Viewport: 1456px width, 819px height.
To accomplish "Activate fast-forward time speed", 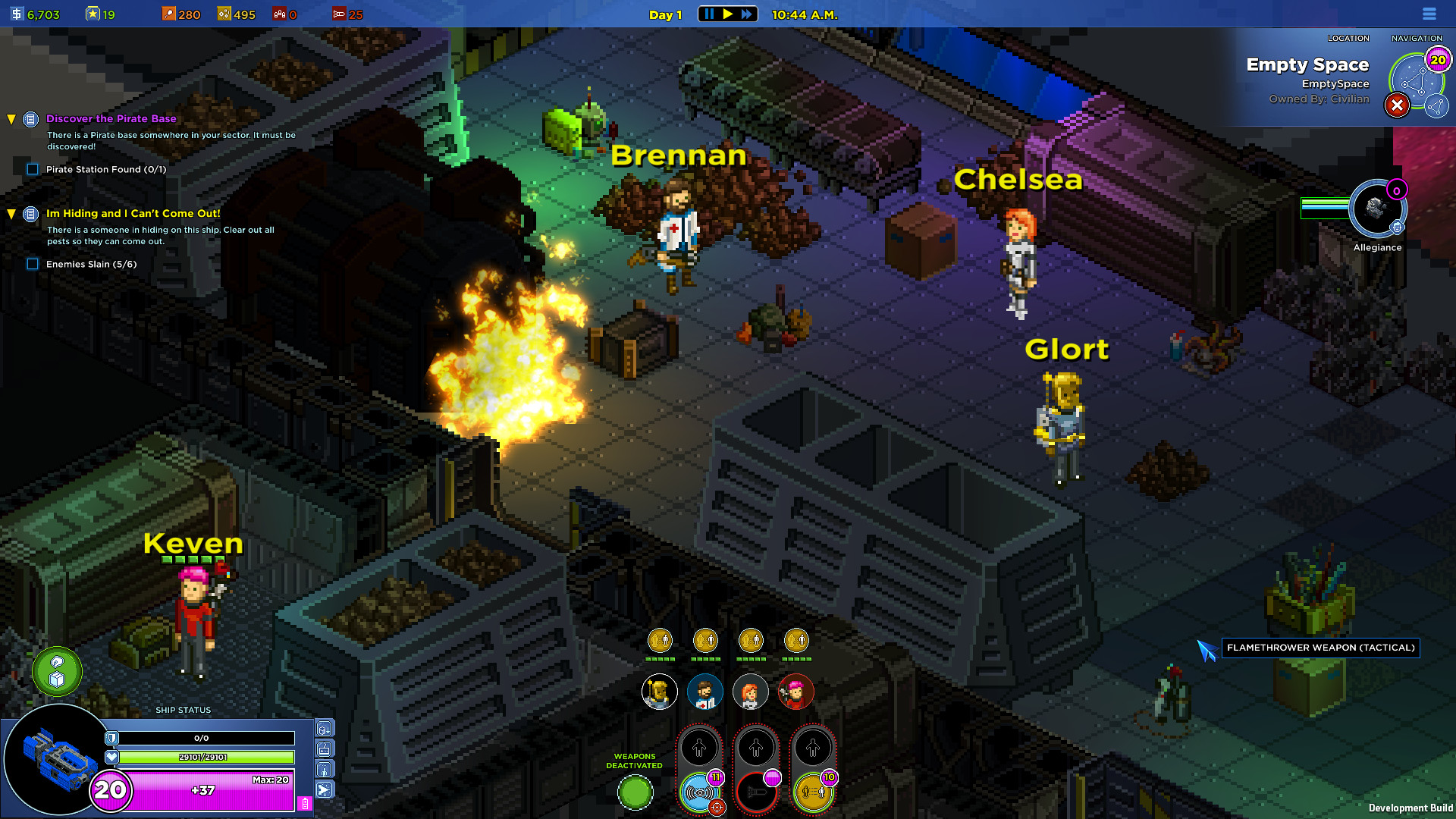I will [x=747, y=14].
